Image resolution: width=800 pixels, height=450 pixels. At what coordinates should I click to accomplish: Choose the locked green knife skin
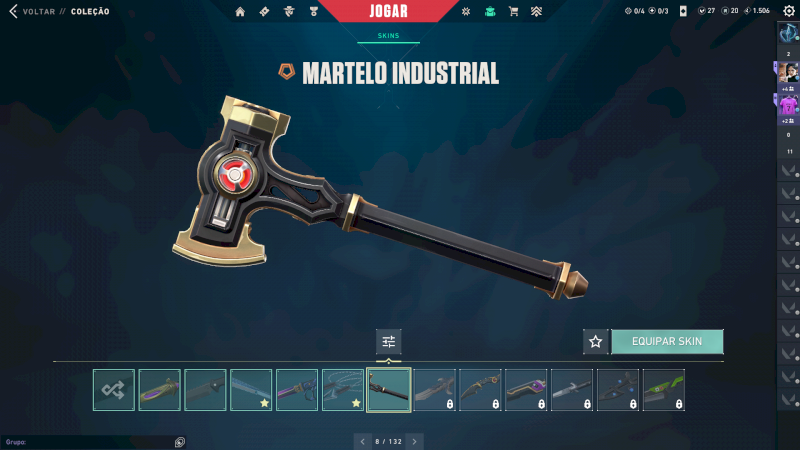[x=664, y=390]
